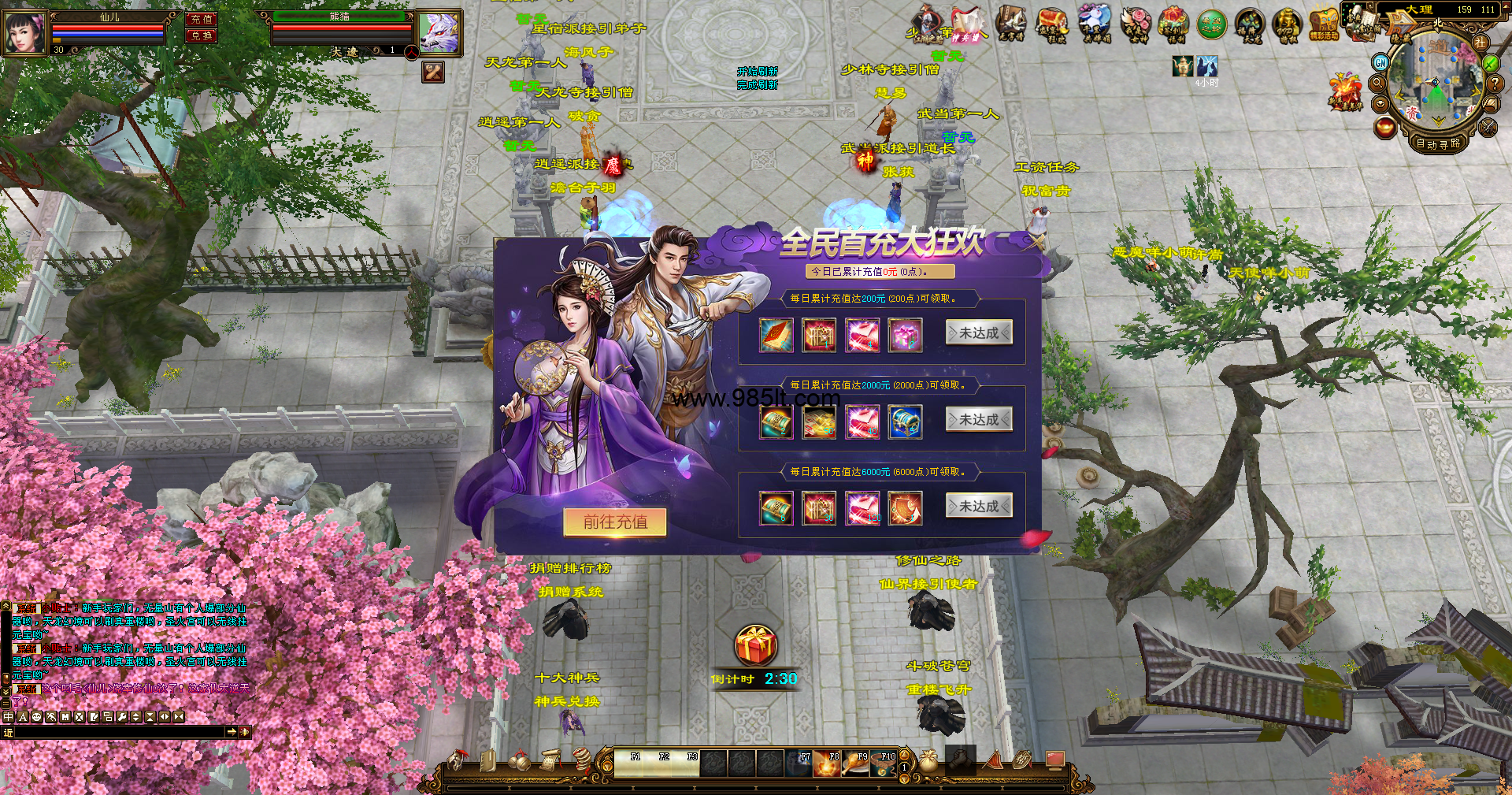1512x795 pixels.
Task: Open the 签到福利 sign-in rewards icon
Action: pos(1173,21)
